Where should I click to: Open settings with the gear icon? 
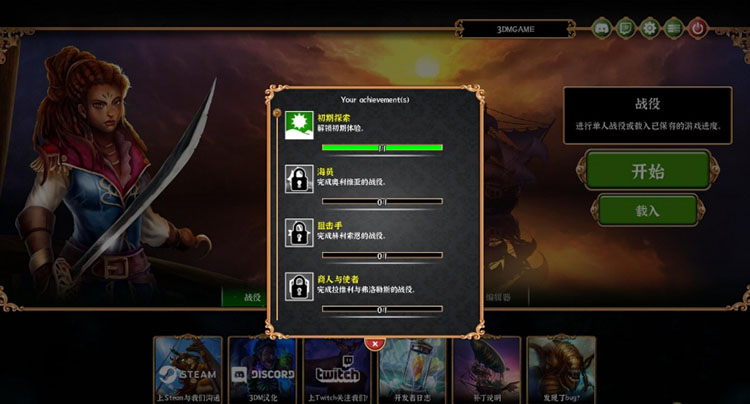pos(650,28)
